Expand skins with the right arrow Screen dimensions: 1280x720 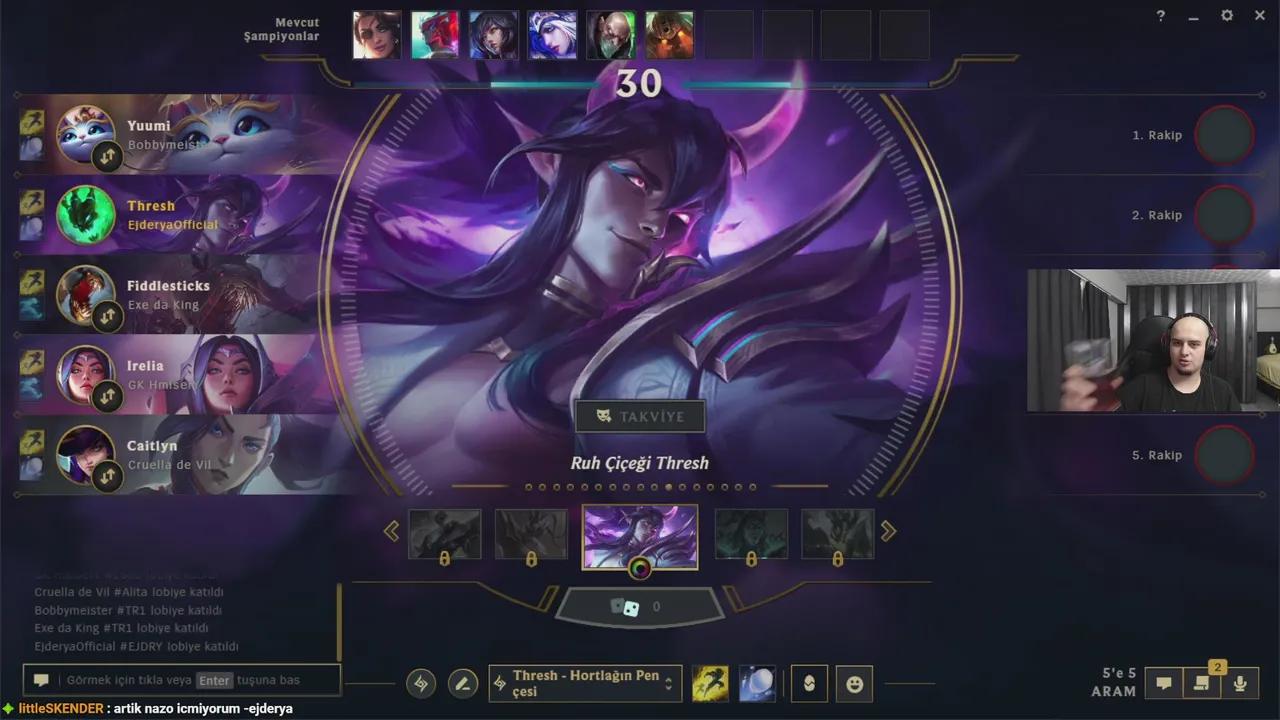click(888, 530)
